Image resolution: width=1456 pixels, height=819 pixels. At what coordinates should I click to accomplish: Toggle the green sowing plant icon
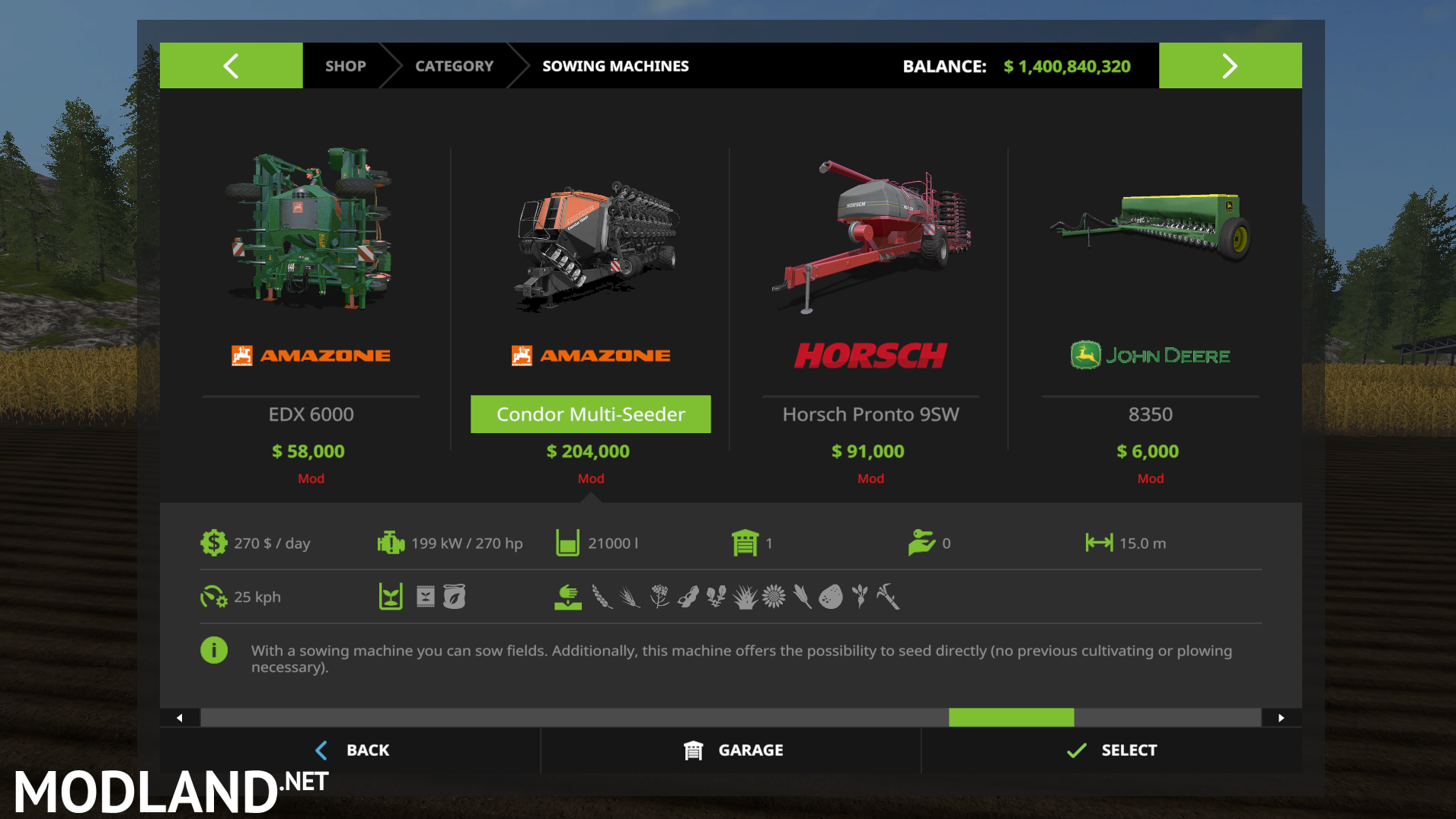pos(390,597)
